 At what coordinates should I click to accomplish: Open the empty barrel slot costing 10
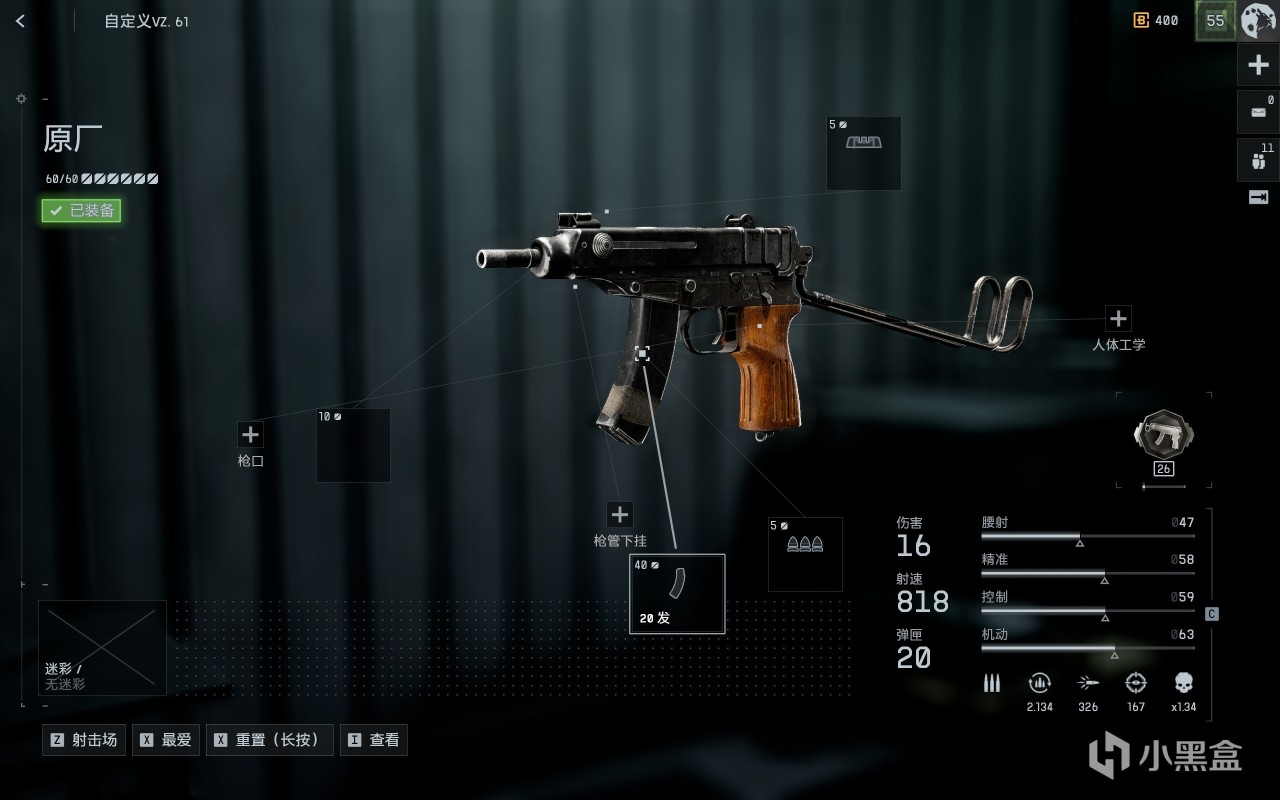coord(353,445)
